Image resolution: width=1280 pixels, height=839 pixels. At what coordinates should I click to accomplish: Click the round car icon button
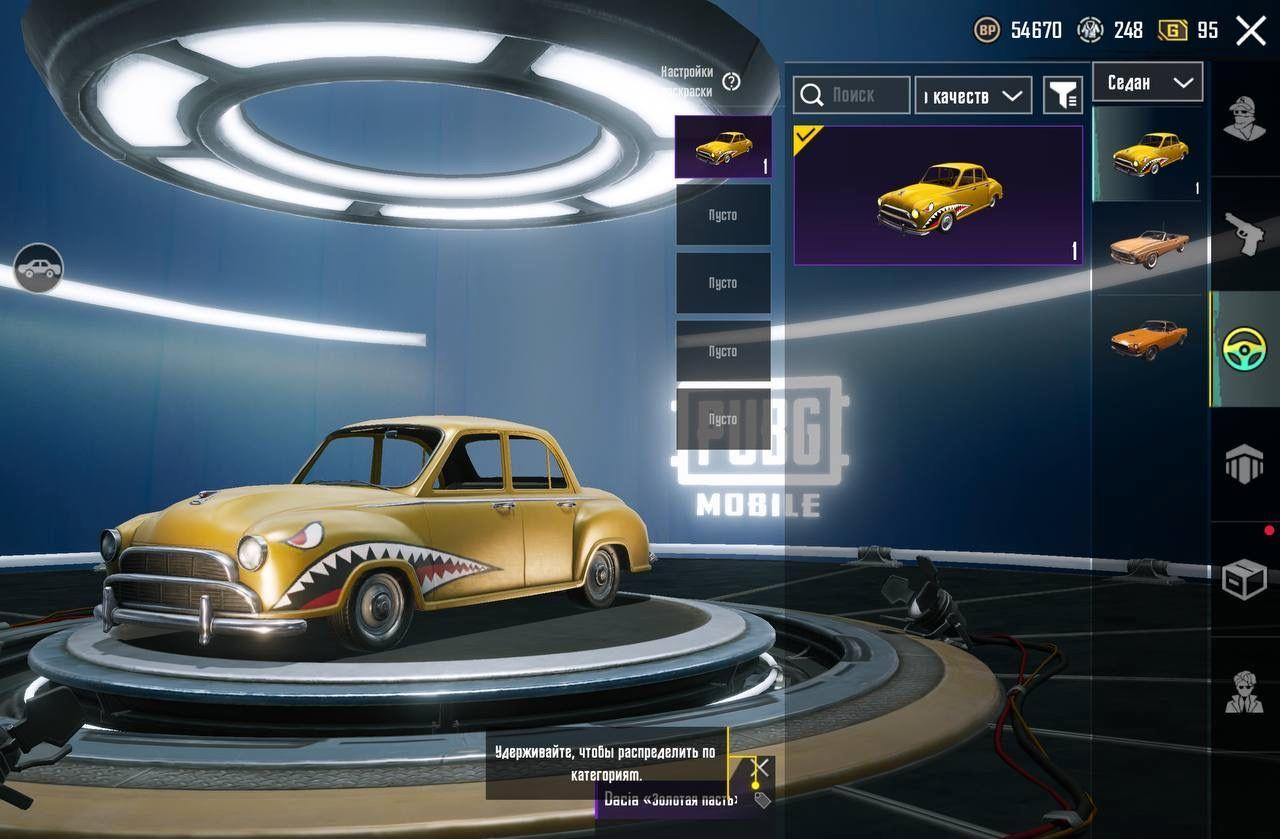tap(38, 268)
